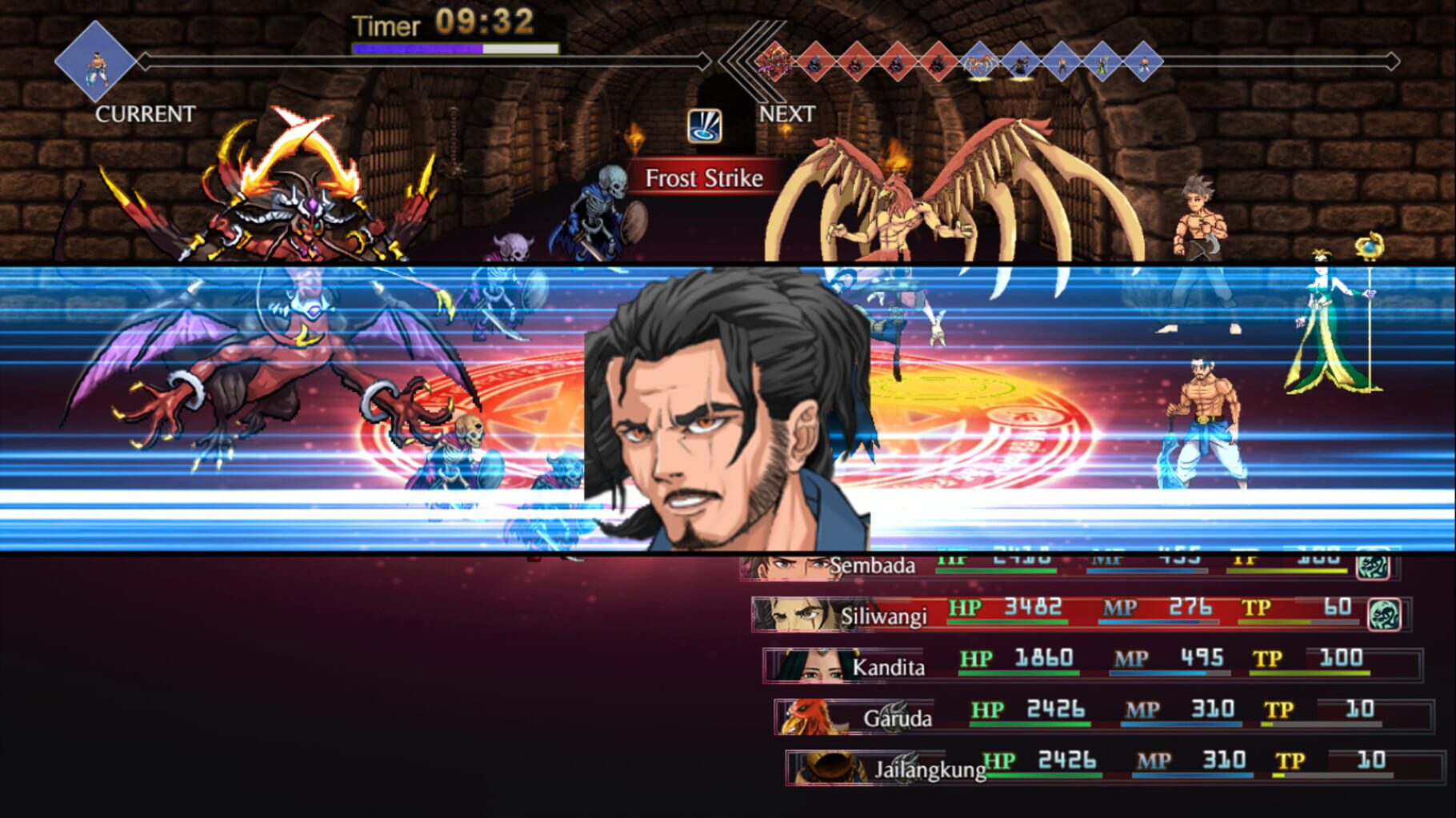Select the CURRENT label under the timer
1456x818 pixels.
click(143, 114)
